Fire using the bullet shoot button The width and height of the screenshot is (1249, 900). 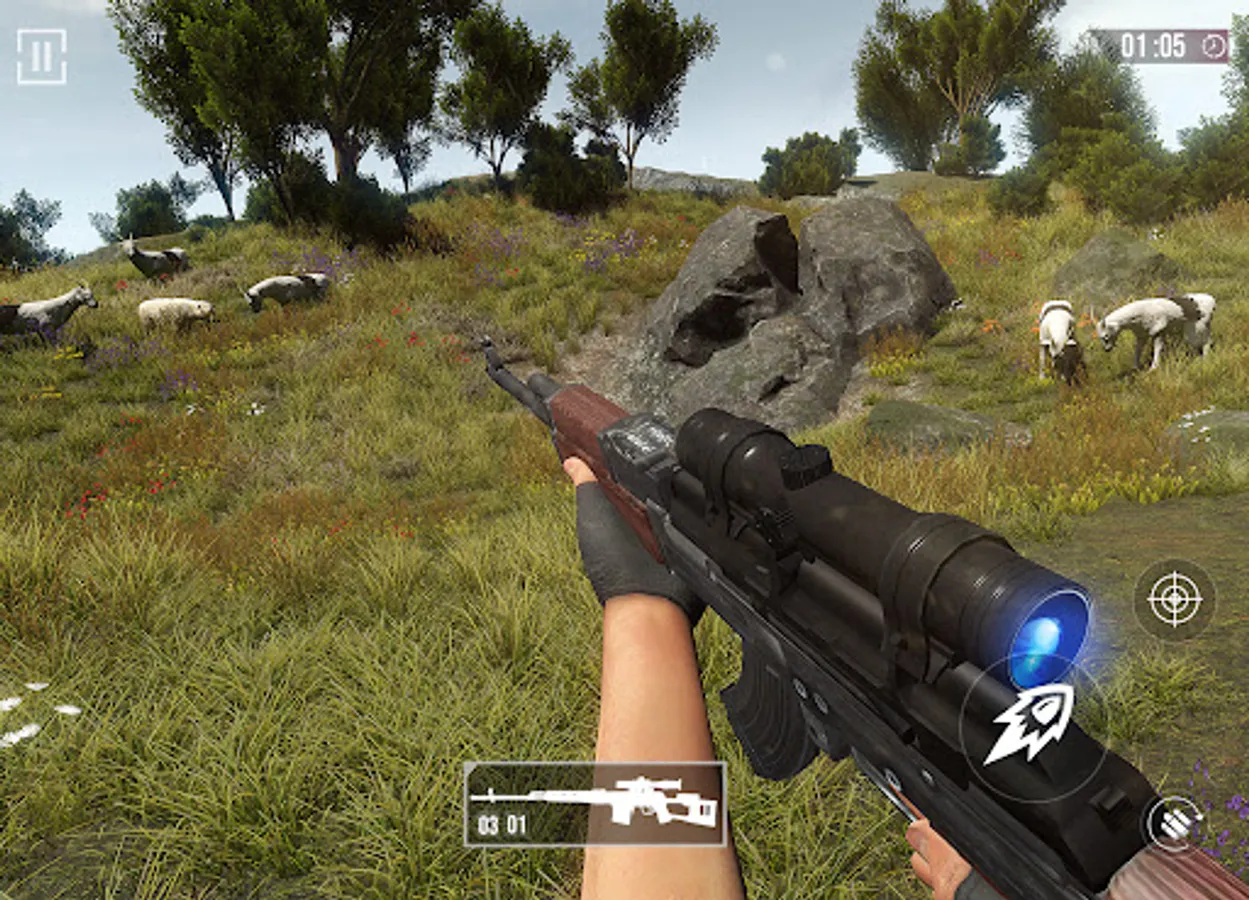coord(1030,724)
